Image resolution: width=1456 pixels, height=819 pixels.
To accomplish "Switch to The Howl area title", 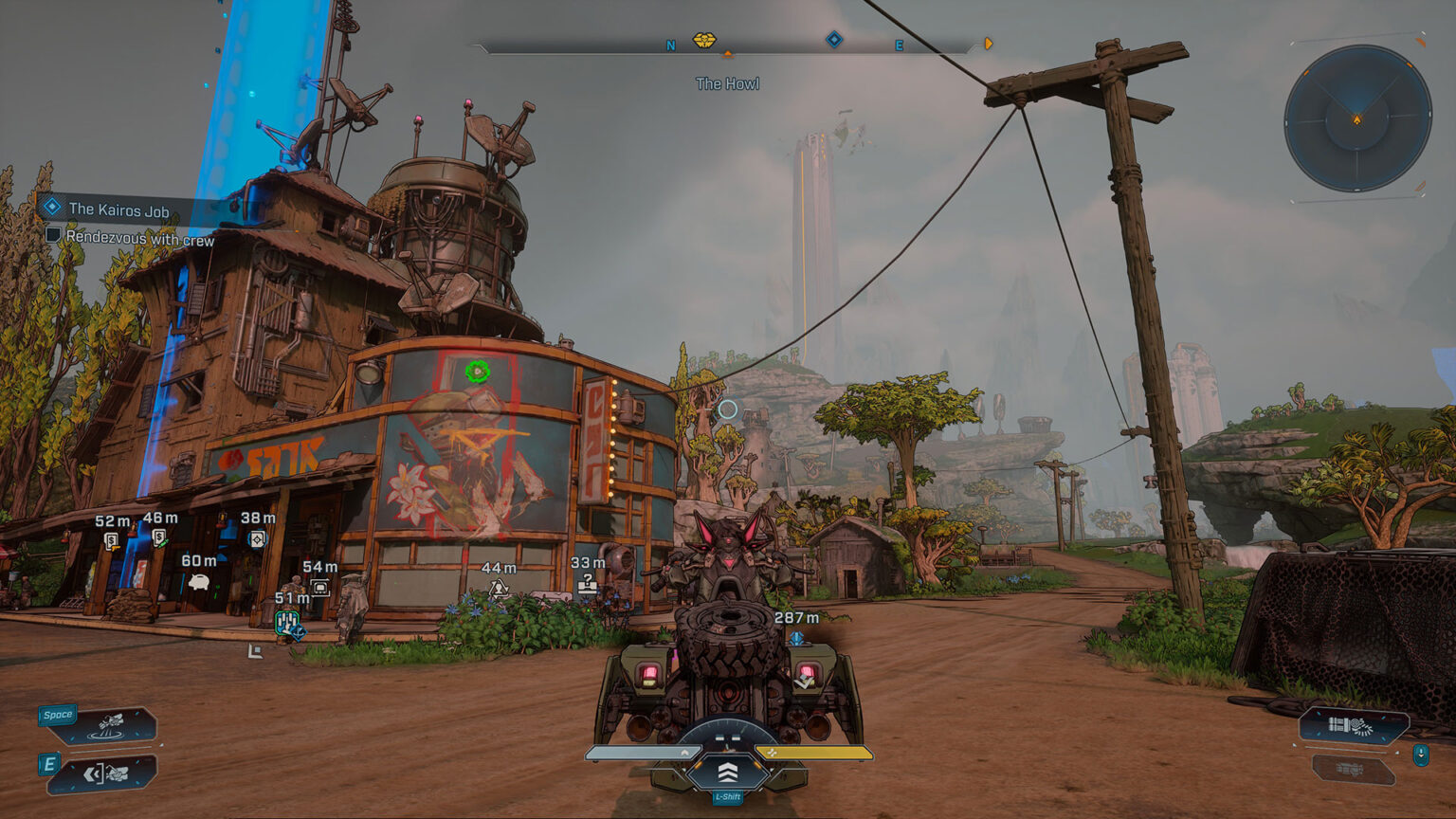I will (728, 82).
